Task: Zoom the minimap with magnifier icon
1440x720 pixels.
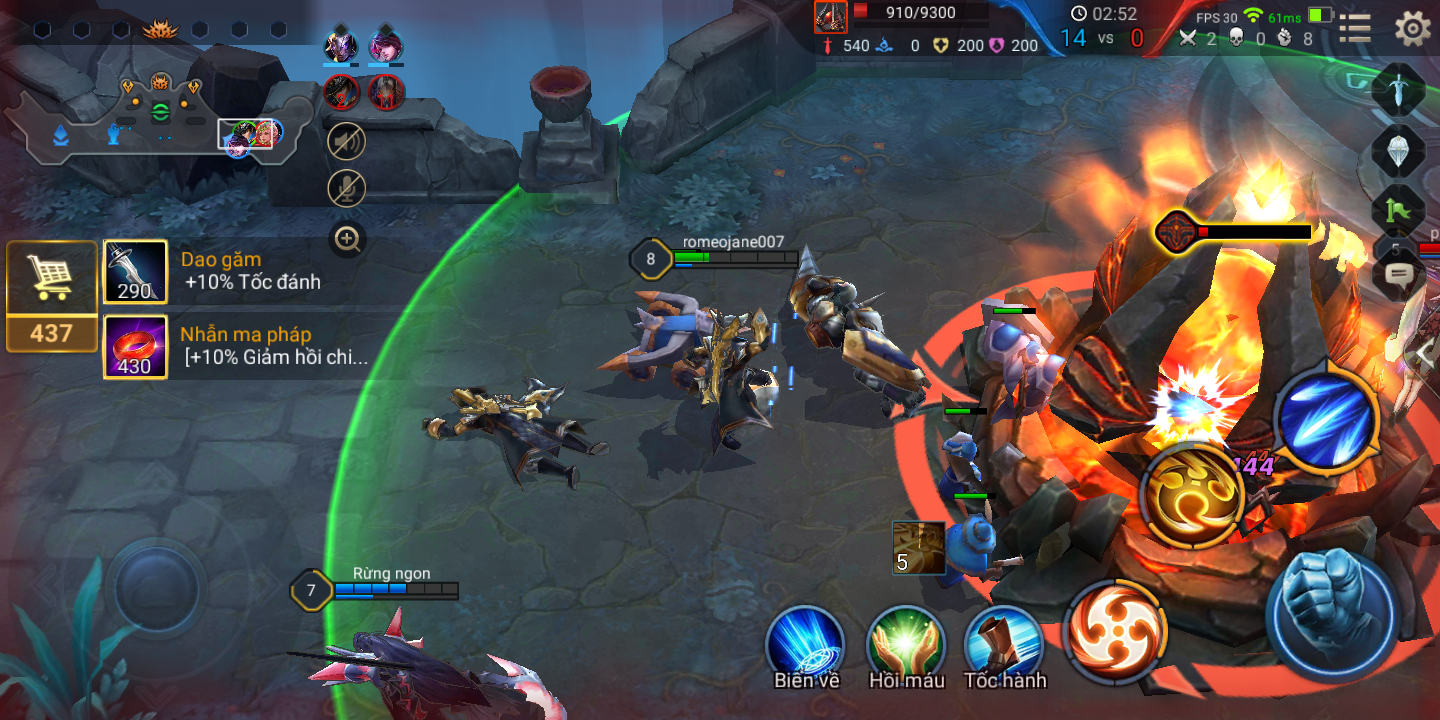Action: [x=347, y=239]
